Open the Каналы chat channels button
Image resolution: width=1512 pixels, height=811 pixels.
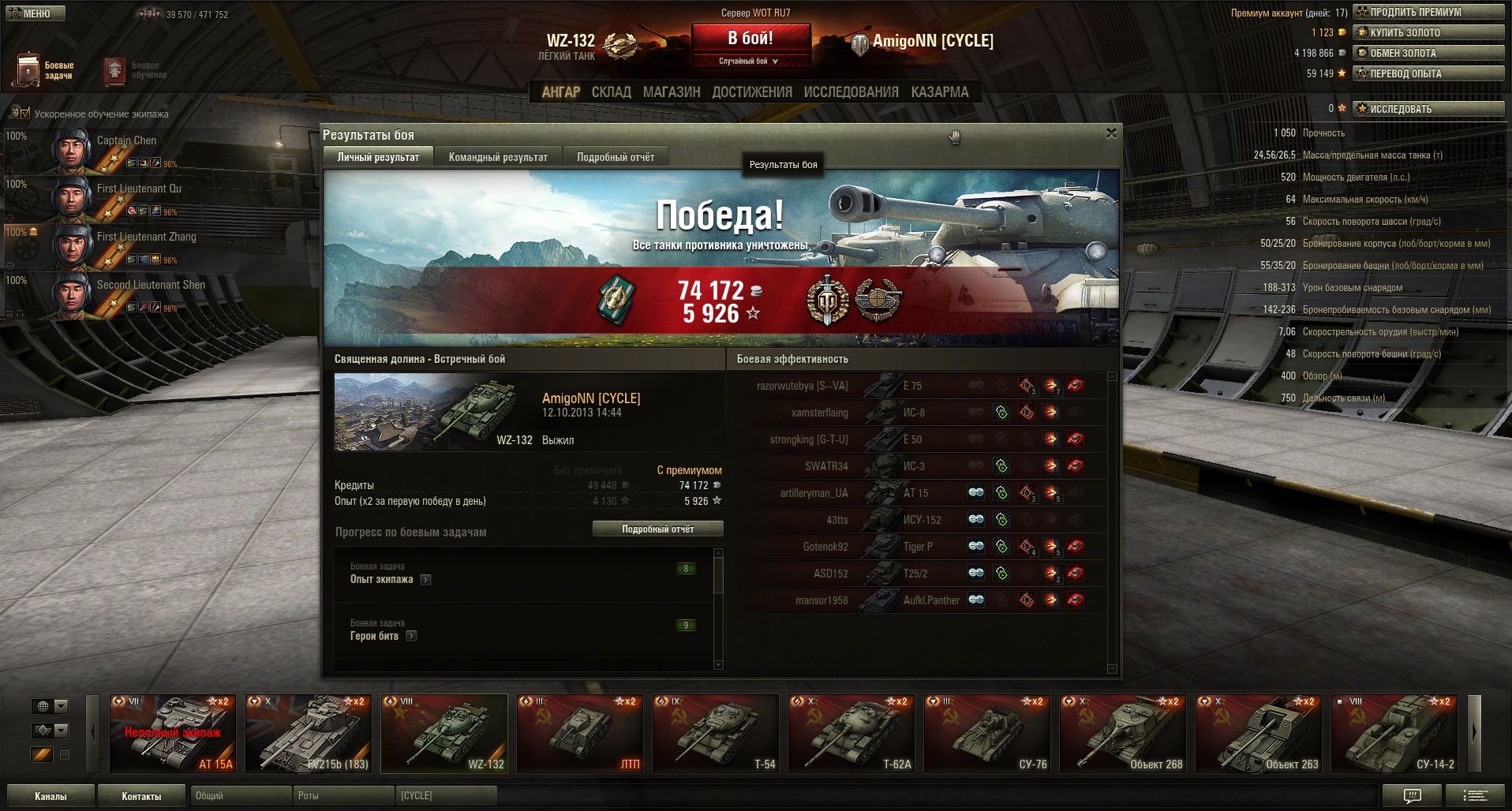pos(51,796)
